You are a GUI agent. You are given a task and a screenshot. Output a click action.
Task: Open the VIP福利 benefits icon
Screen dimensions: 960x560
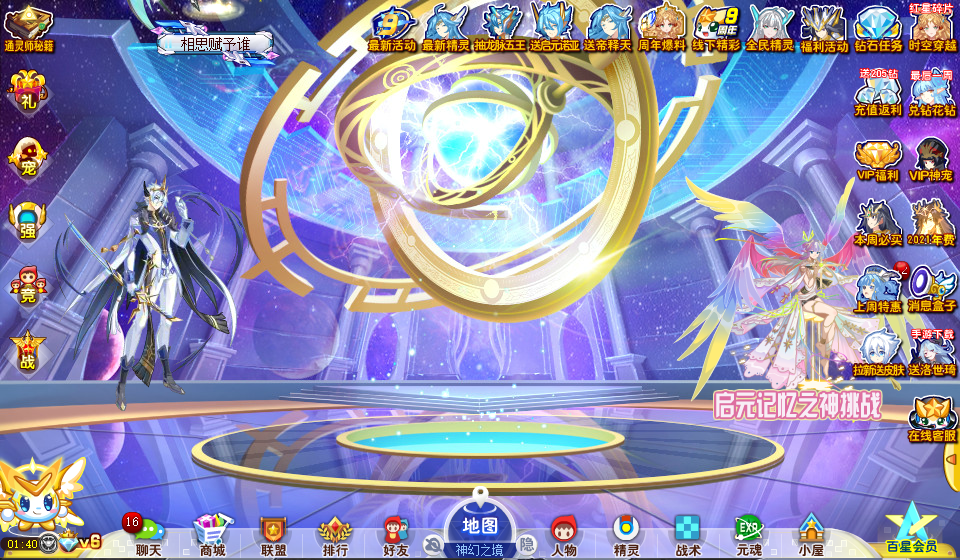[878, 160]
